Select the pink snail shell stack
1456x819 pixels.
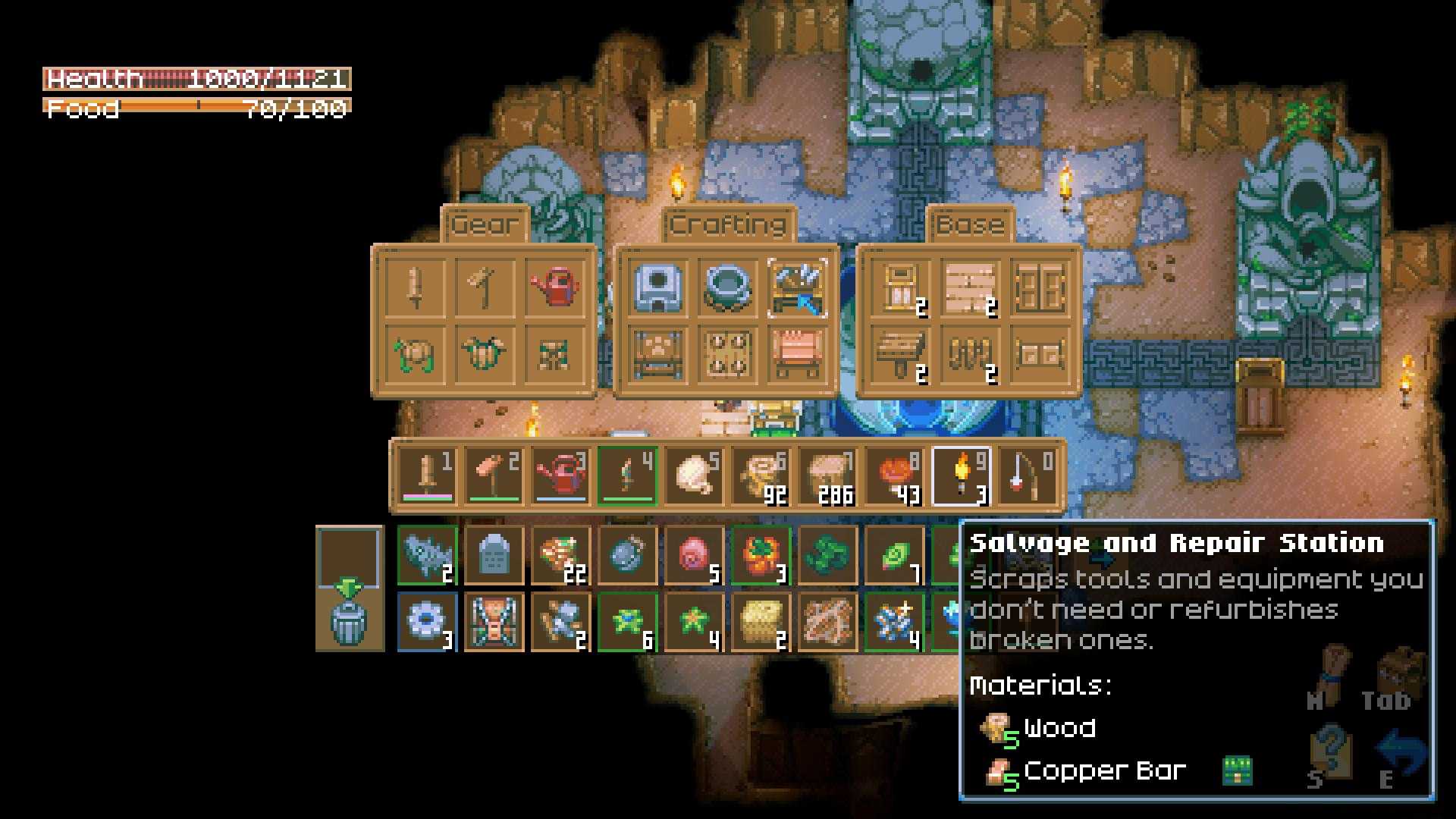694,557
